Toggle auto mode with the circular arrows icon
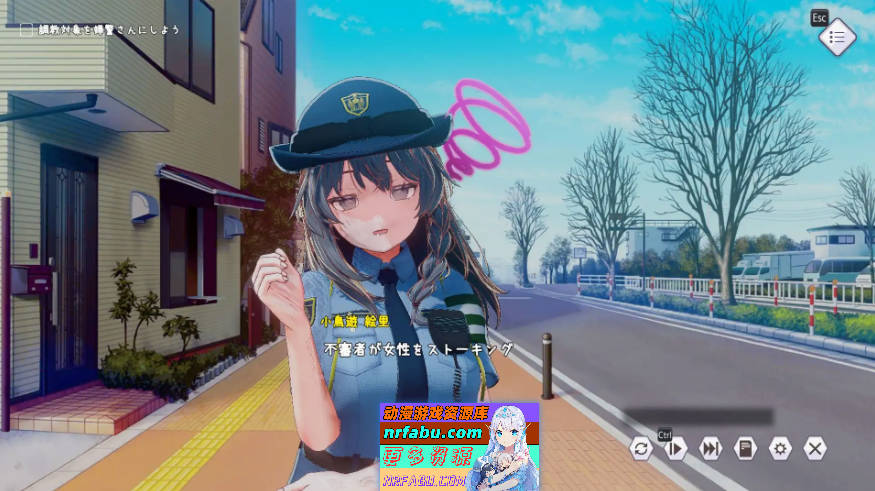 point(641,448)
